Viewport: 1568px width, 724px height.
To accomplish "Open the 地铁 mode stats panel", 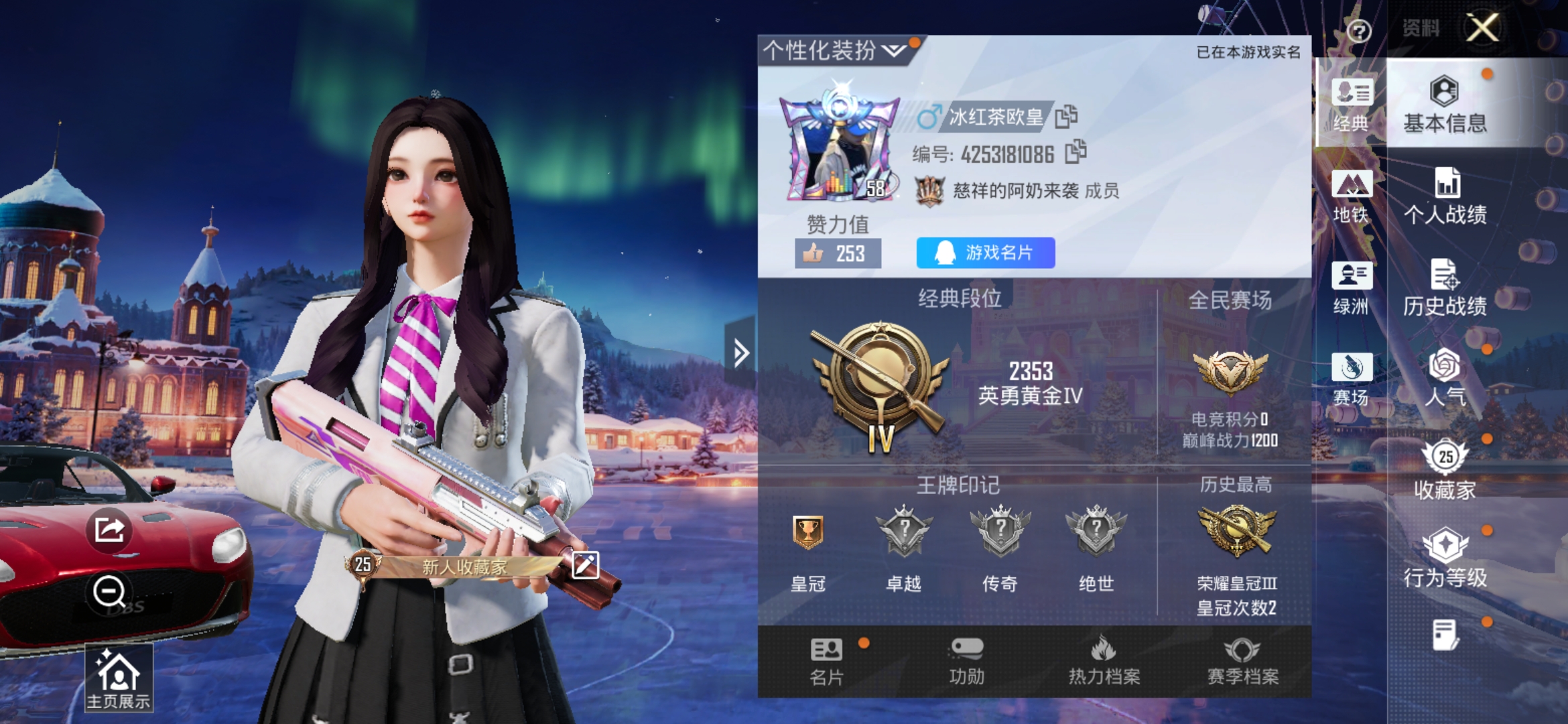I will coord(1352,198).
